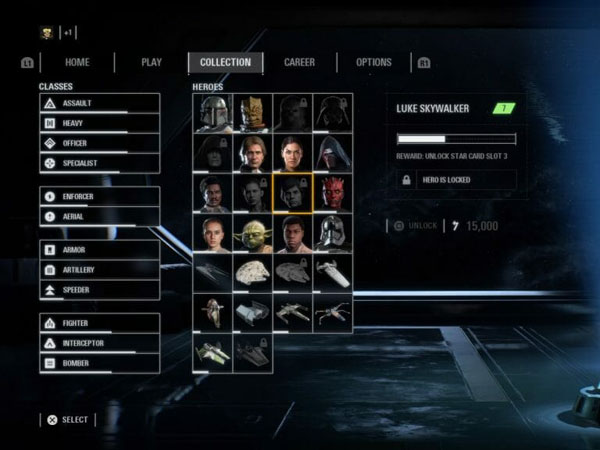This screenshot has height=450, width=600.
Task: Open the Options tab
Action: click(x=374, y=62)
